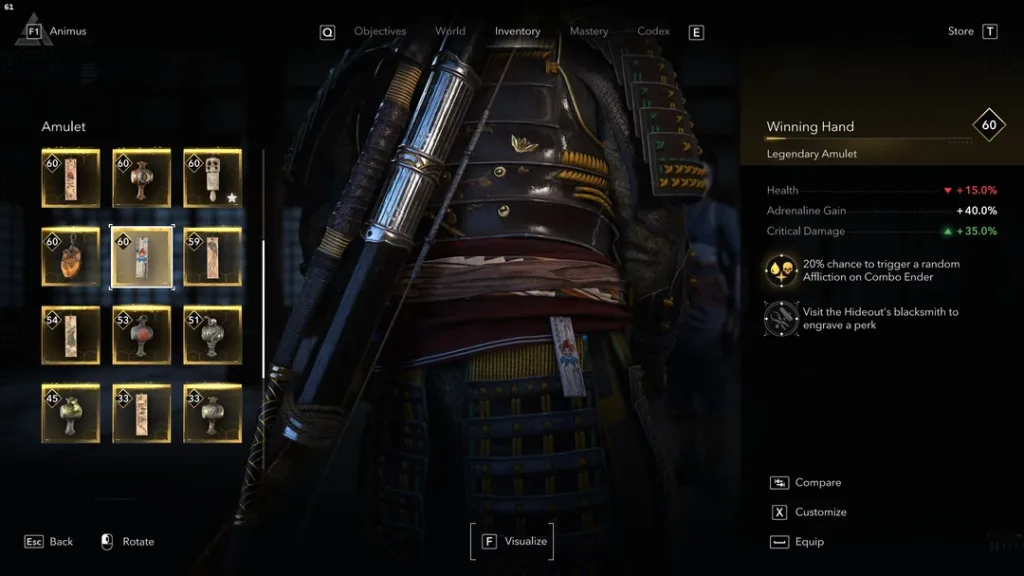Pick the level 59 amulet
This screenshot has height=576, width=1024.
[212, 257]
